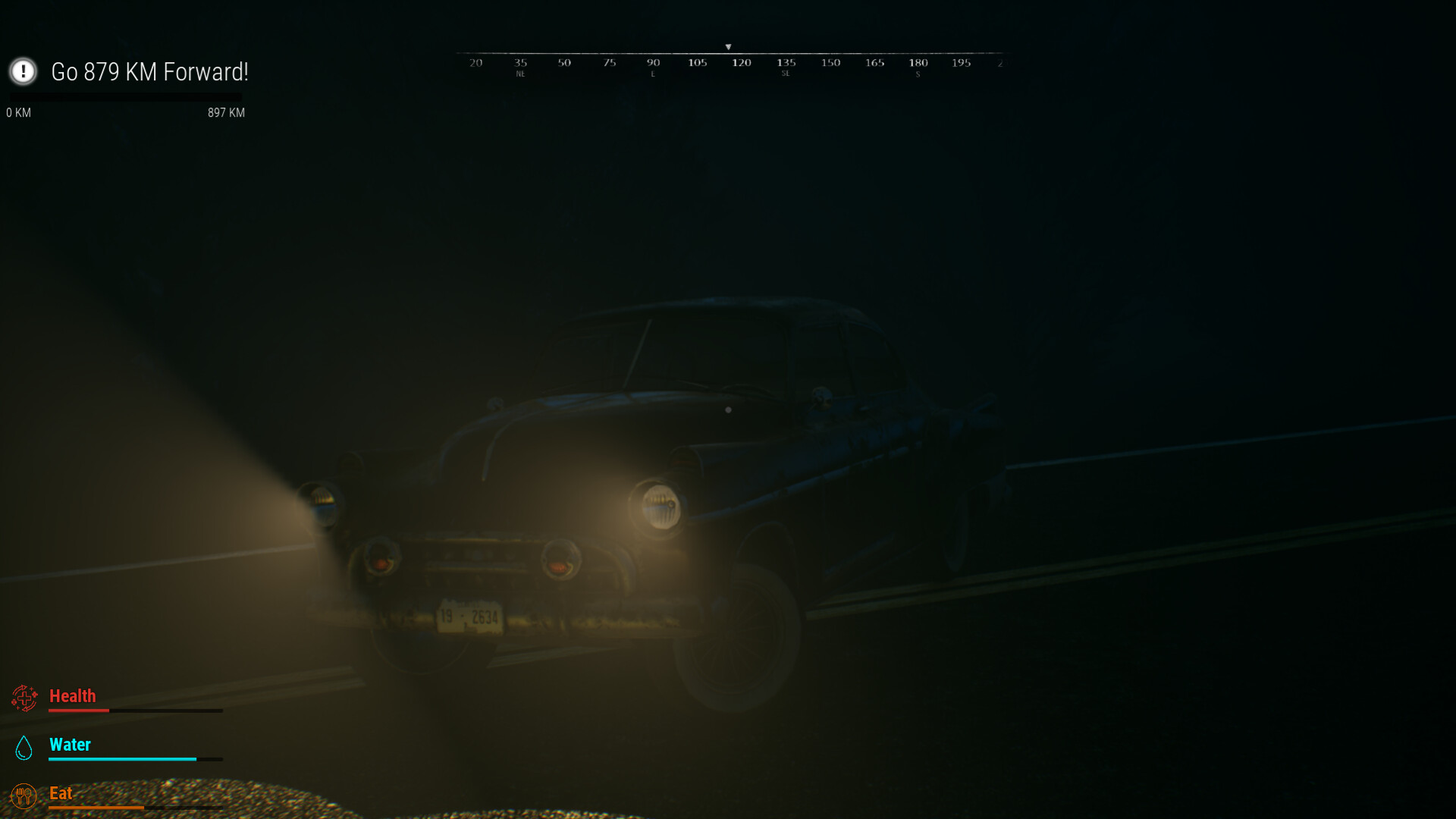Click the Water status bar

pyautogui.click(x=135, y=758)
